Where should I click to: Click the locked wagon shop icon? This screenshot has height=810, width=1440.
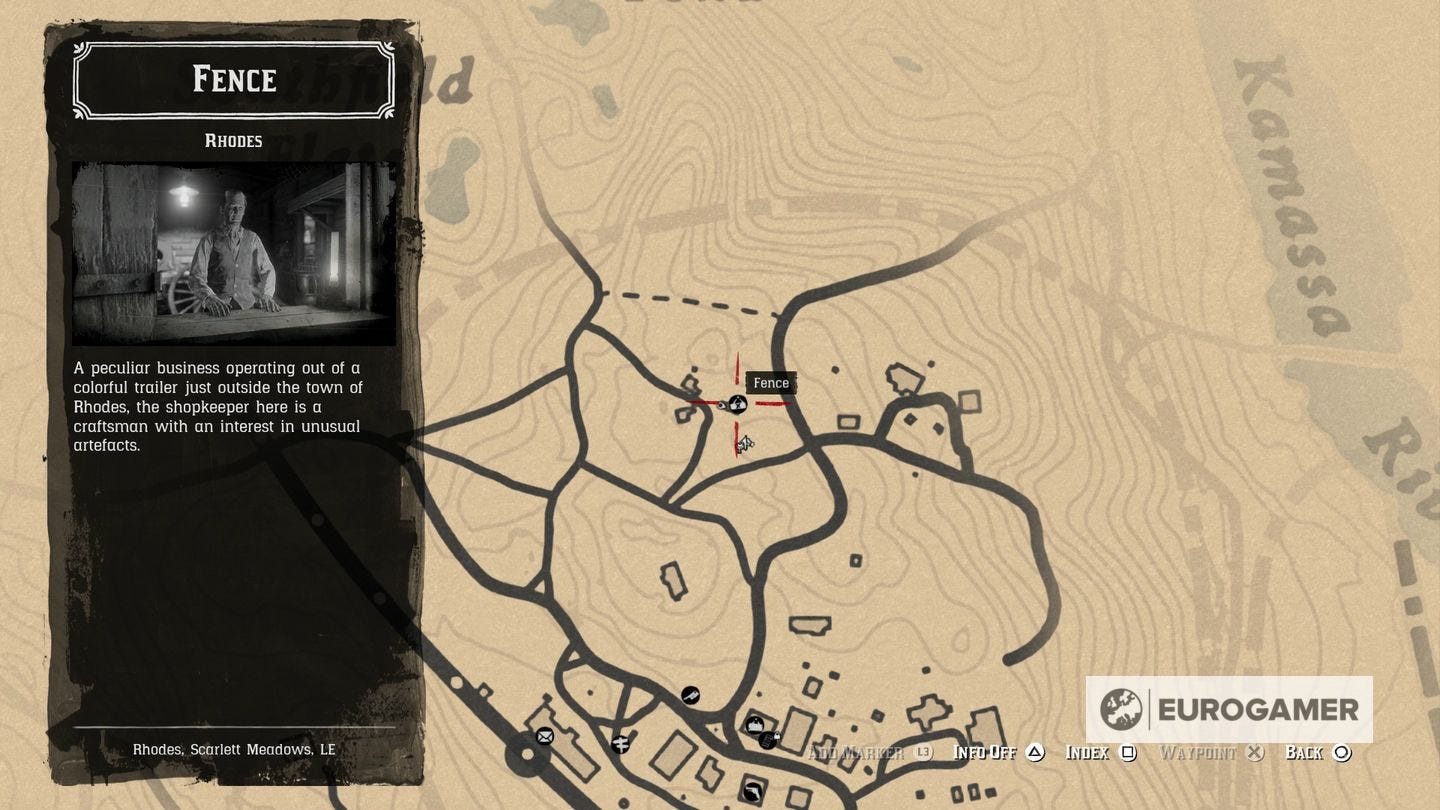click(x=768, y=739)
